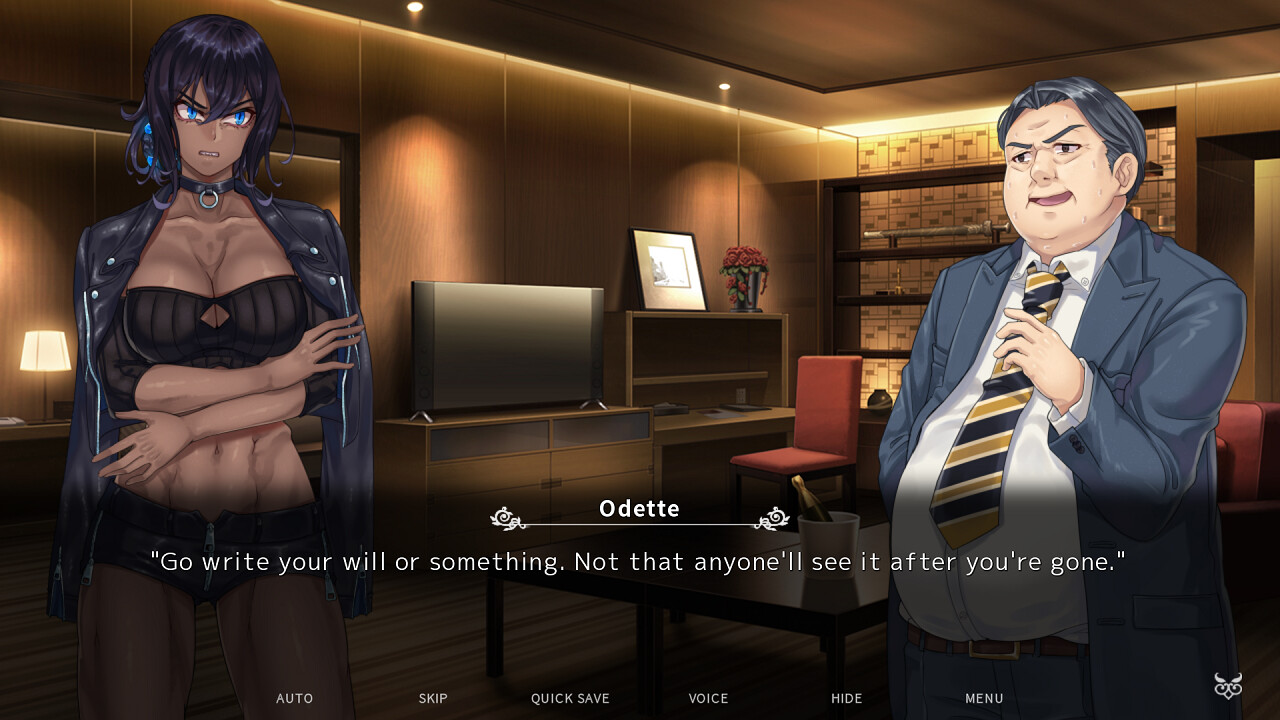1280x720 pixels.
Task: Click Odette's name label above the dialogue
Action: [x=639, y=508]
